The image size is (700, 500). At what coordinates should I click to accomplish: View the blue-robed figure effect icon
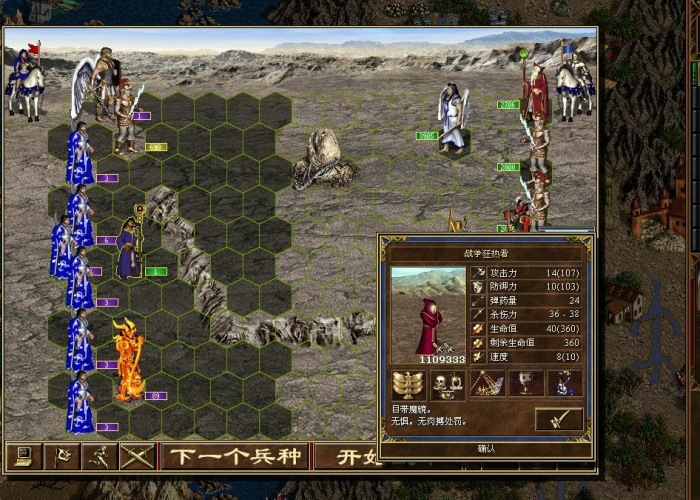[x=566, y=385]
